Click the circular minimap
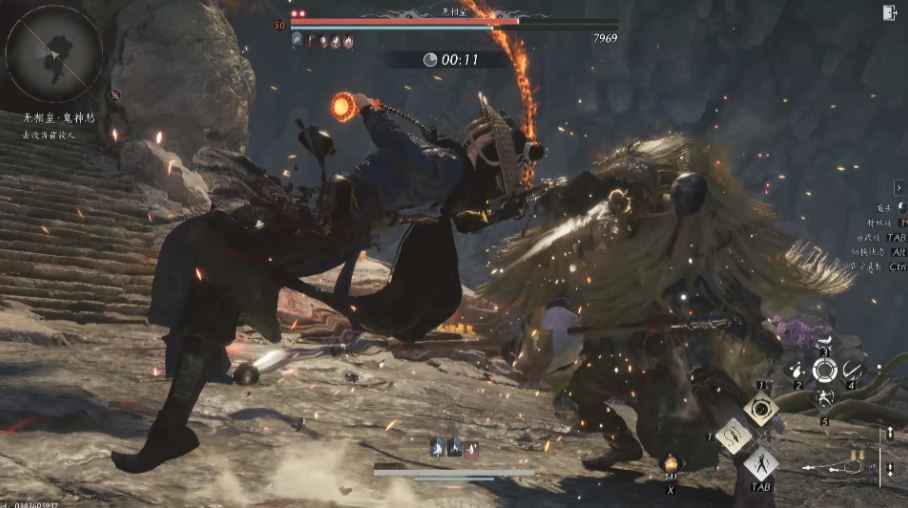Screen dimensions: 908x508 coord(53,53)
